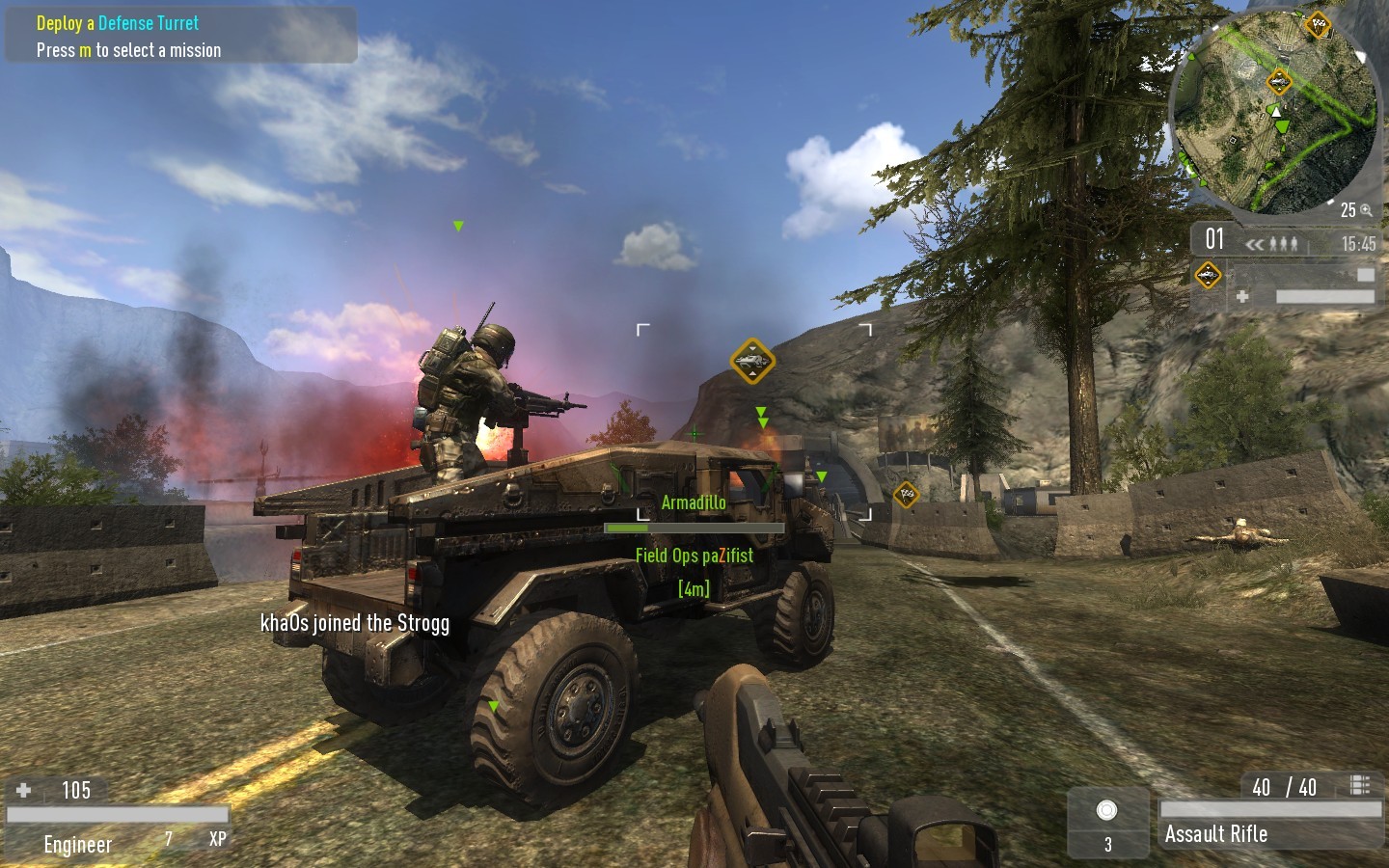
Task: Click the health cross icon in objective panel
Action: [x=1241, y=296]
